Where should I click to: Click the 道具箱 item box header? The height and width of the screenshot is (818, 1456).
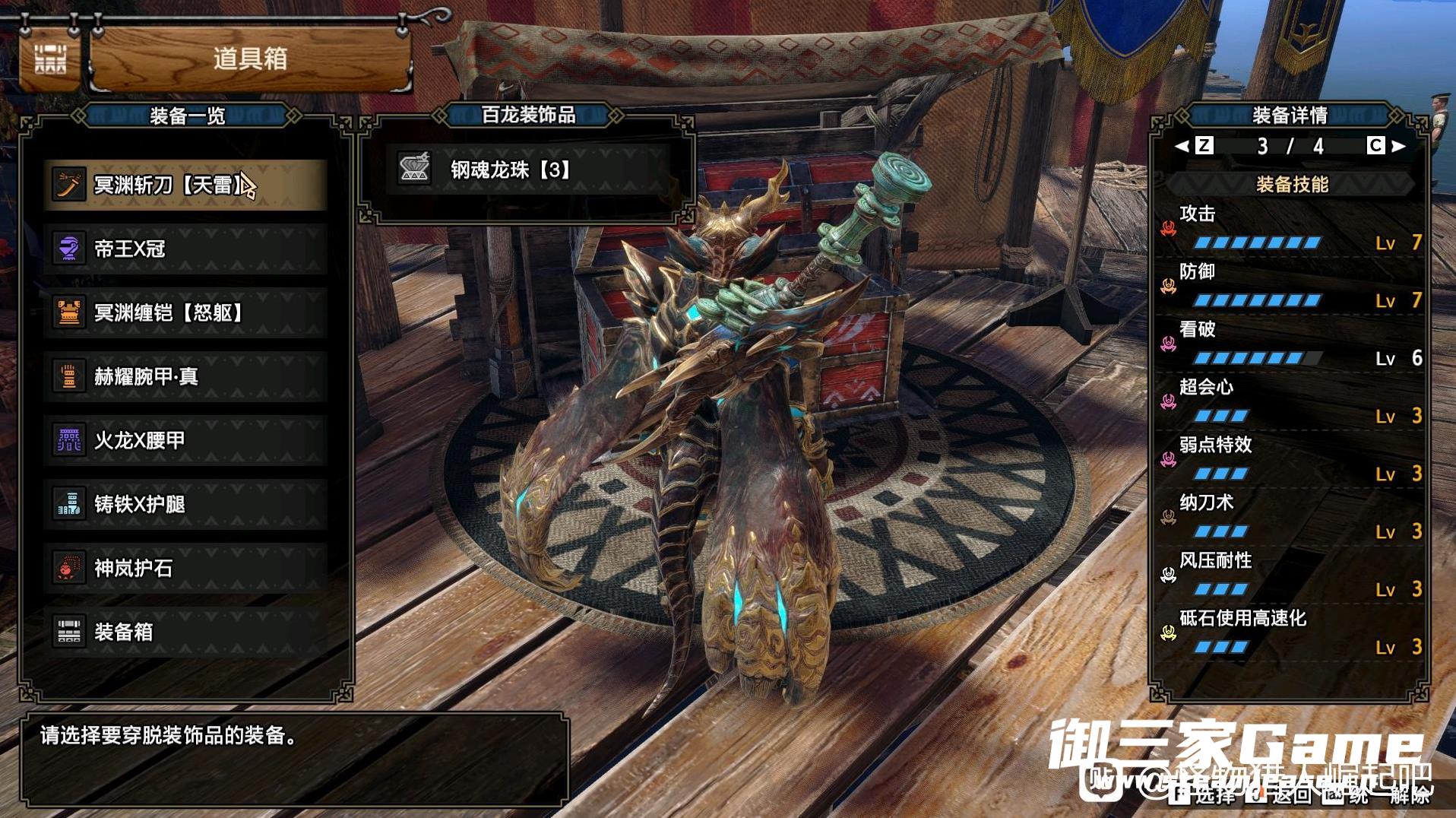[x=250, y=59]
